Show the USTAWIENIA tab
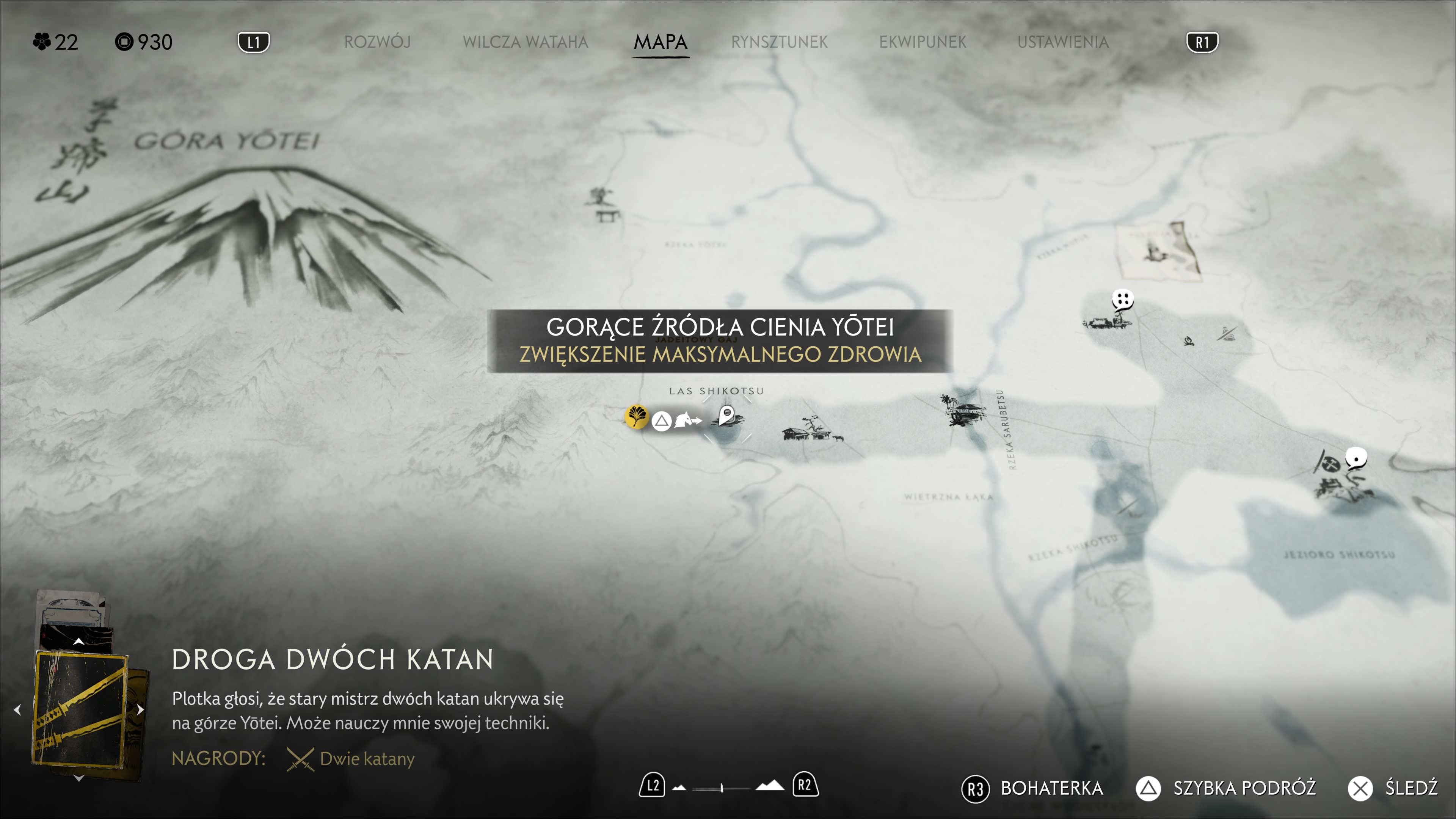1456x819 pixels. click(x=1062, y=42)
